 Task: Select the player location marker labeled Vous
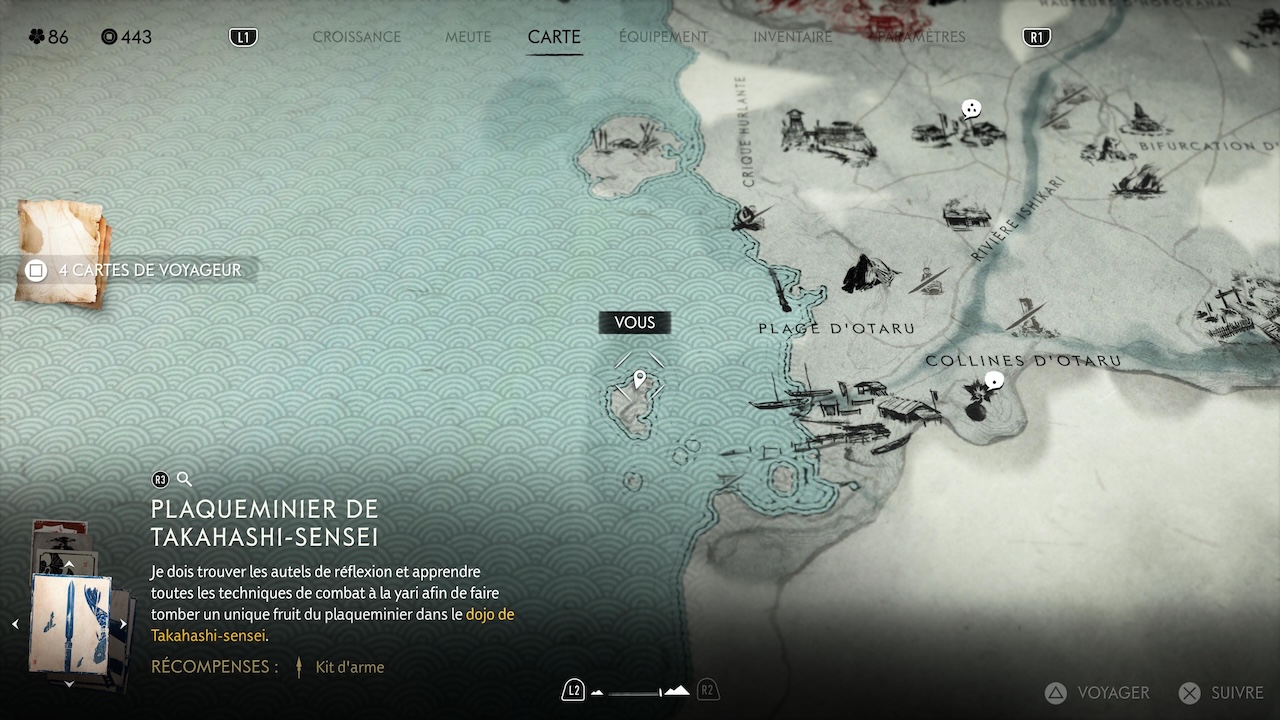pos(639,379)
